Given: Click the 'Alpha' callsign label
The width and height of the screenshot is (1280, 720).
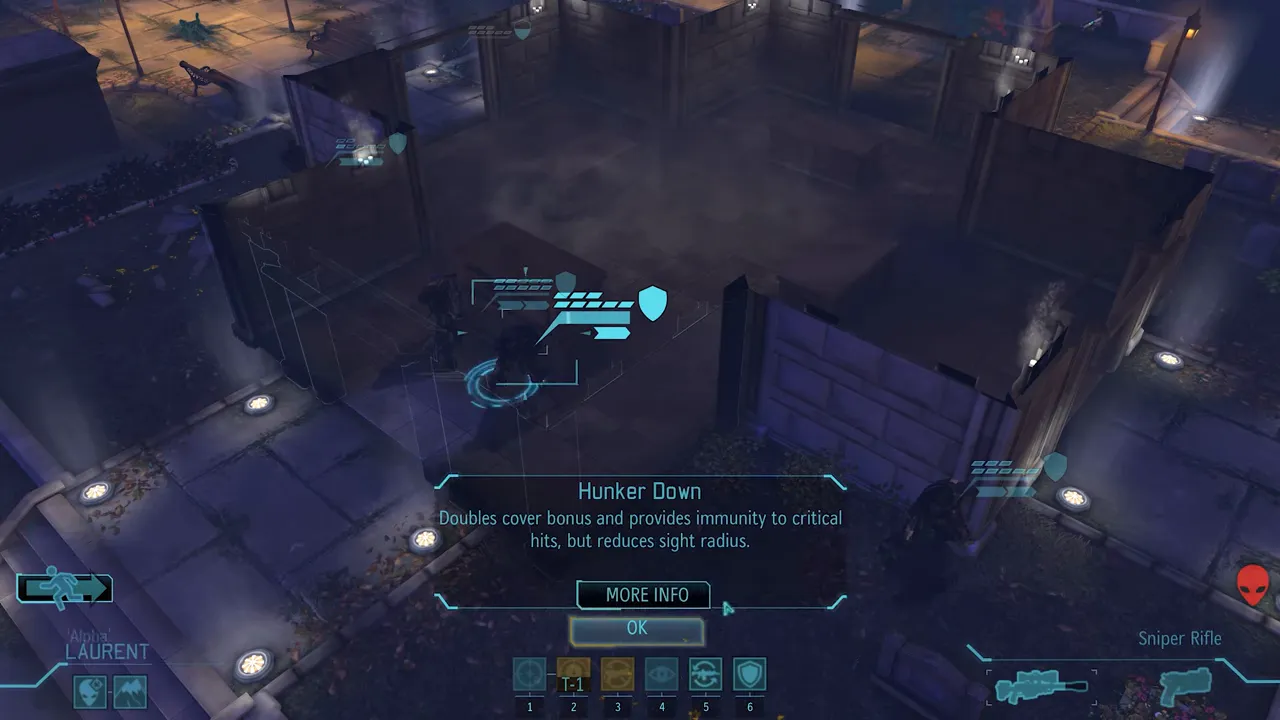Looking at the screenshot, I should click(x=88, y=633).
